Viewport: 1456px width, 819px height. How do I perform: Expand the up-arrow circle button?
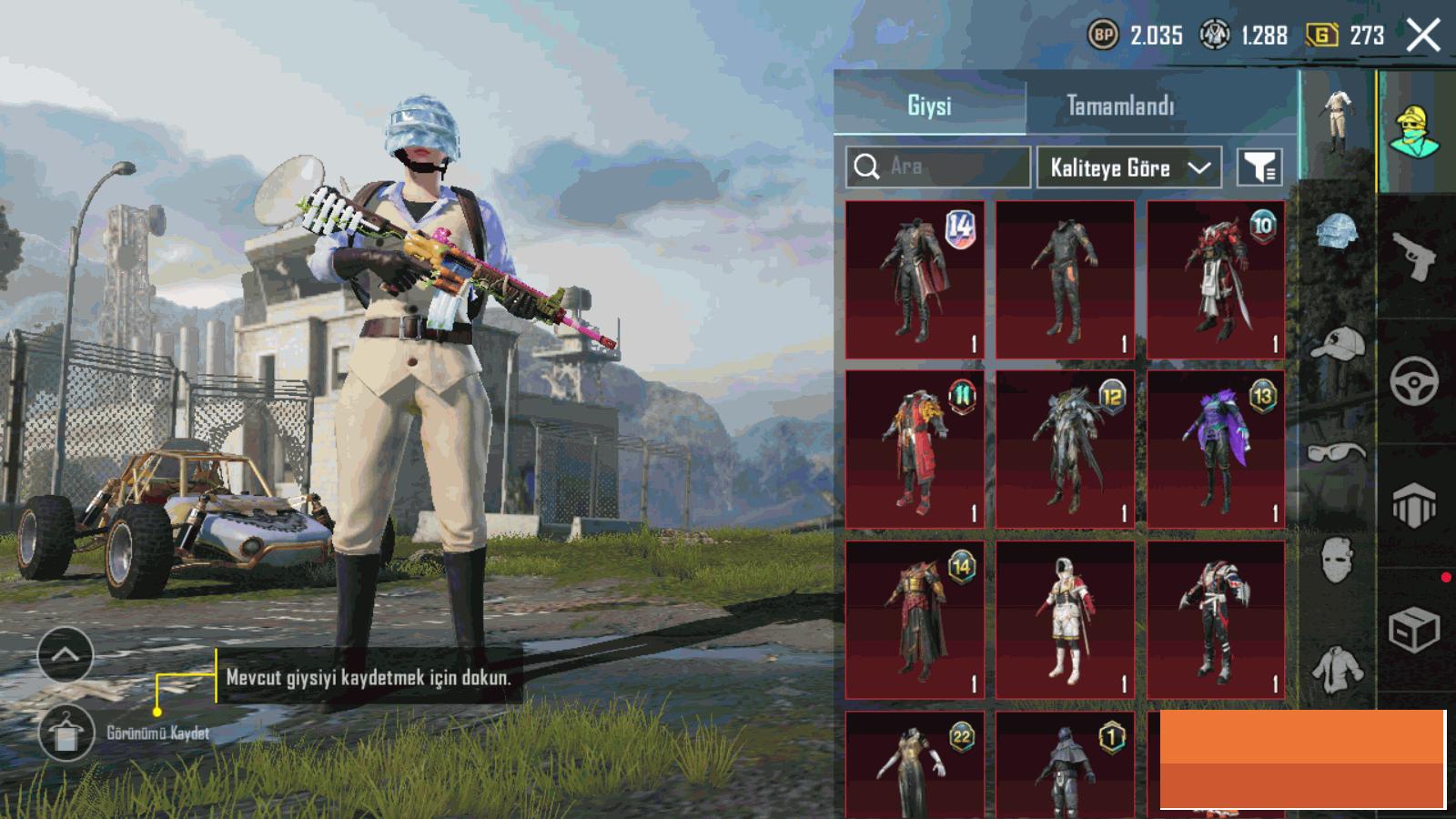[66, 654]
